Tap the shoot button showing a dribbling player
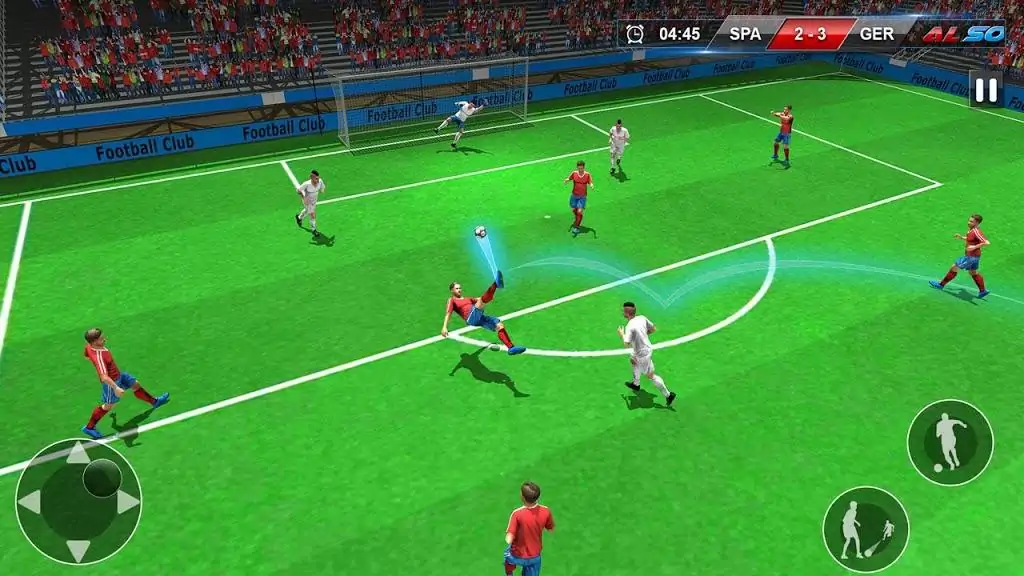The width and height of the screenshot is (1024, 576). (x=949, y=442)
